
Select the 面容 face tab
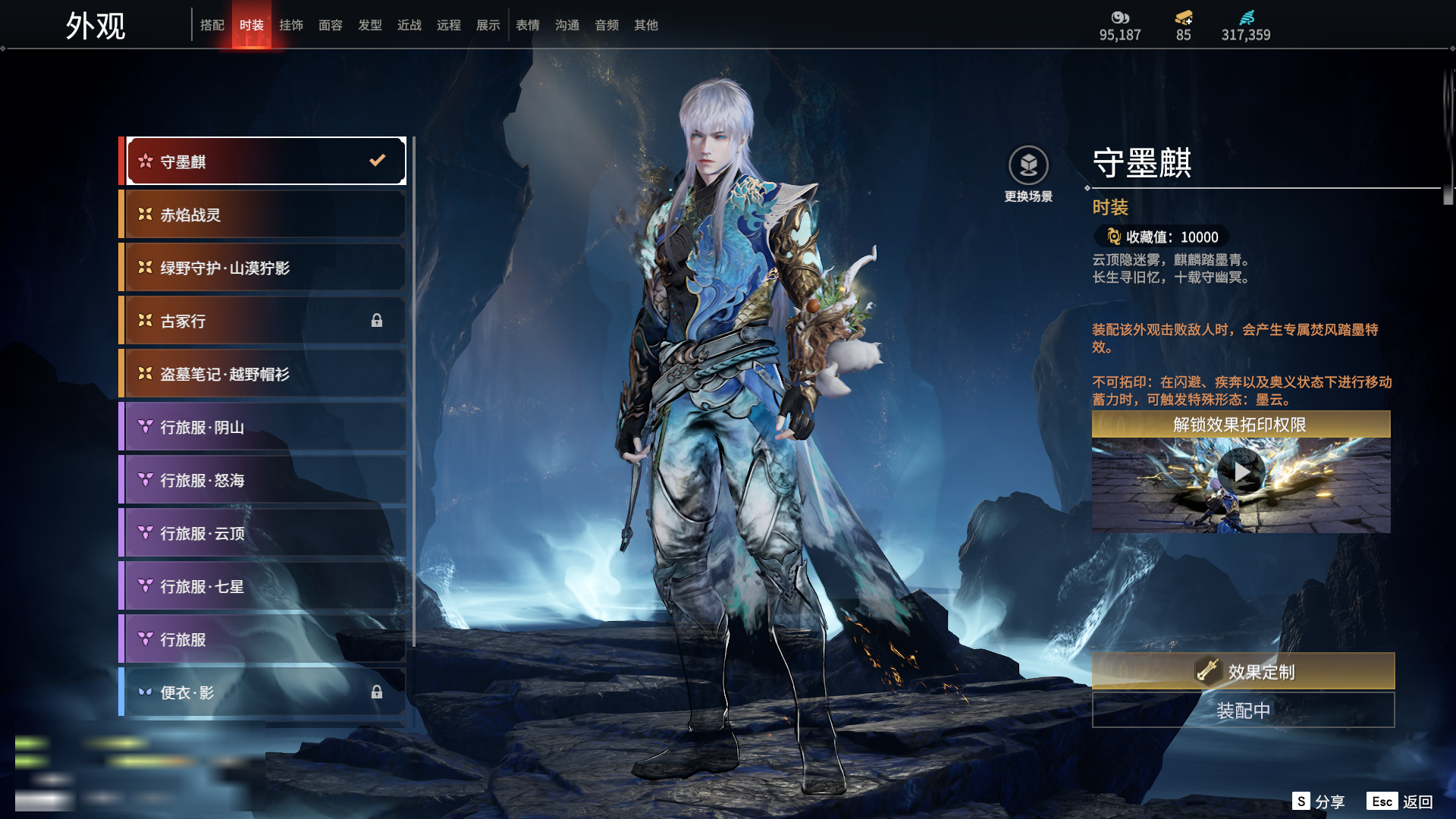(x=331, y=25)
